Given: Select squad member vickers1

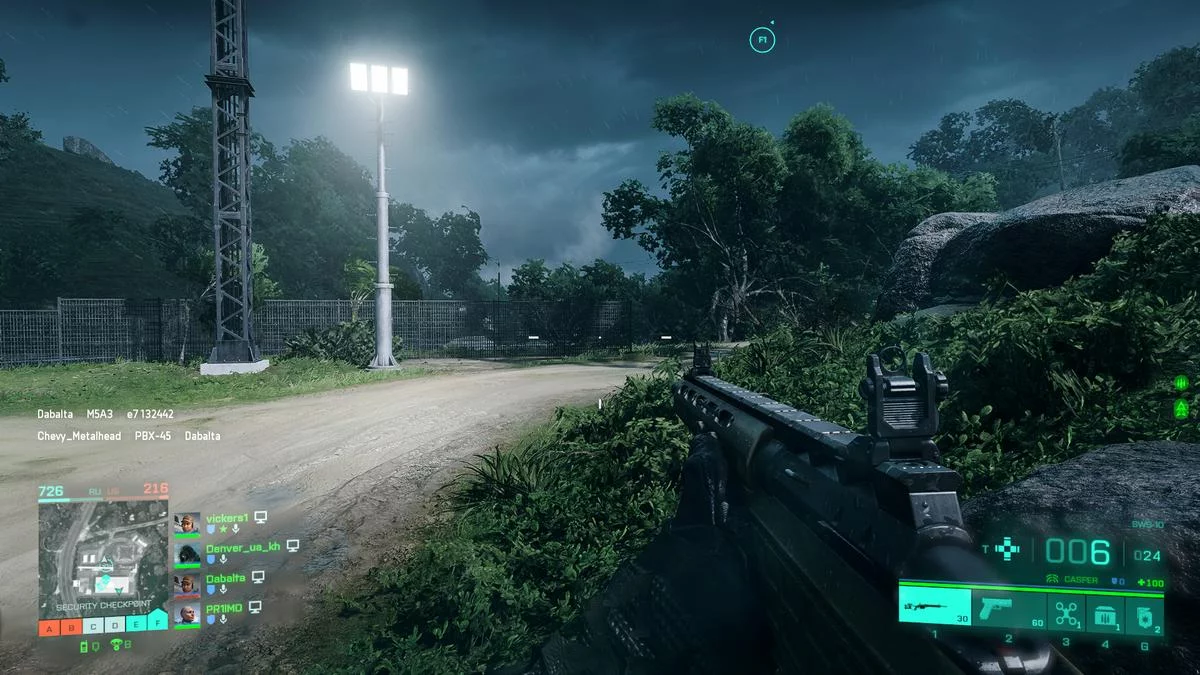Looking at the screenshot, I should coord(226,518).
